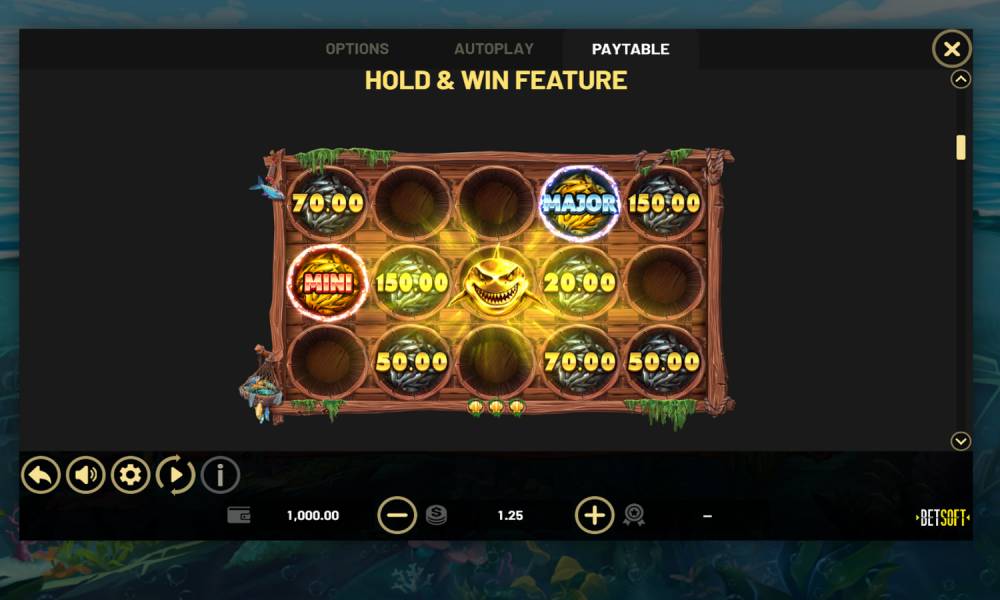Decrease the bet with the minus button
This screenshot has width=1000, height=600.
[x=397, y=515]
